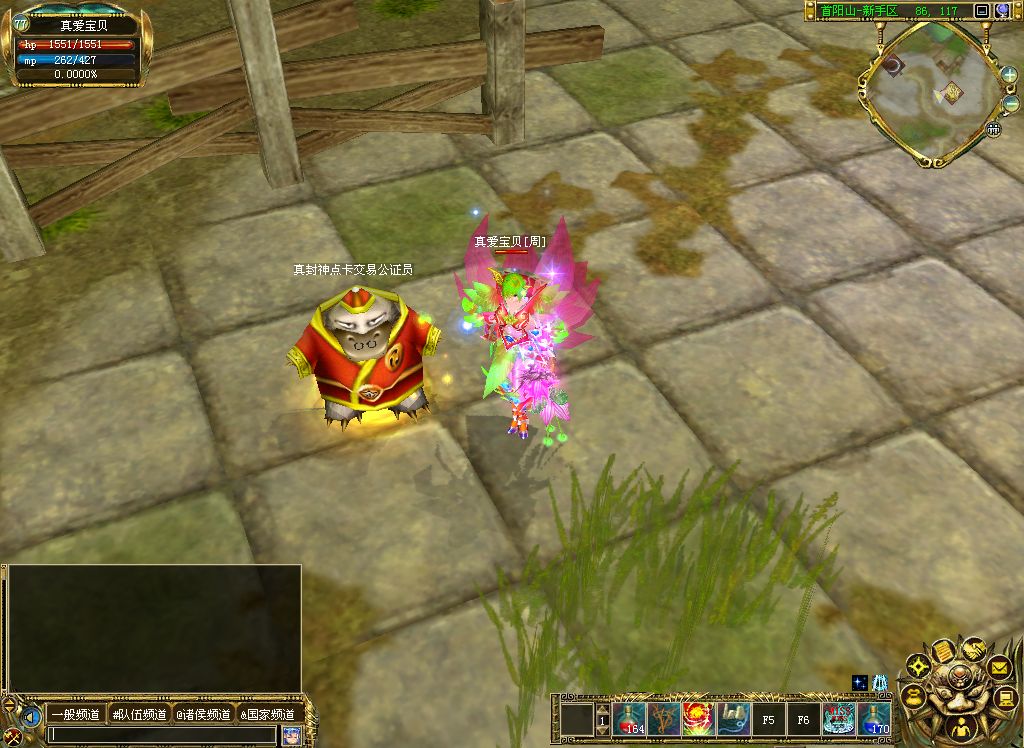Screen dimensions: 1024x748
Task: Open the mail envelope menu icon
Action: 999,665
